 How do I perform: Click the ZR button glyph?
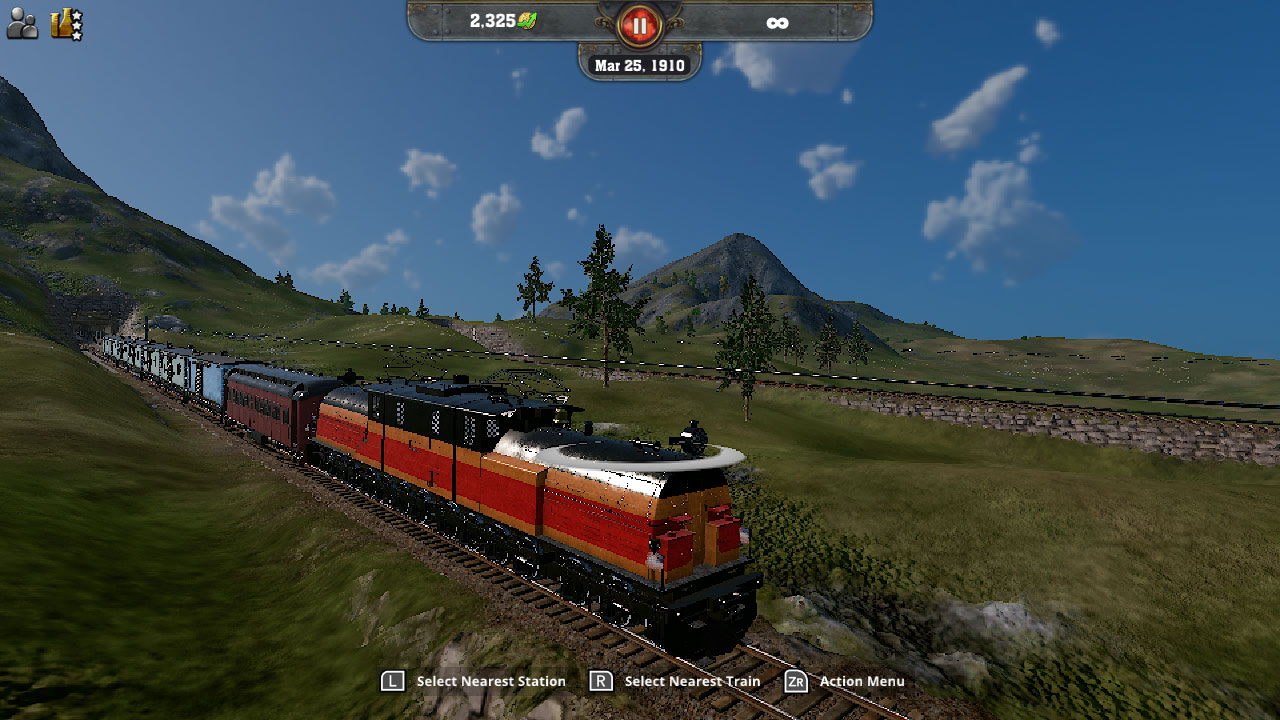coord(795,681)
